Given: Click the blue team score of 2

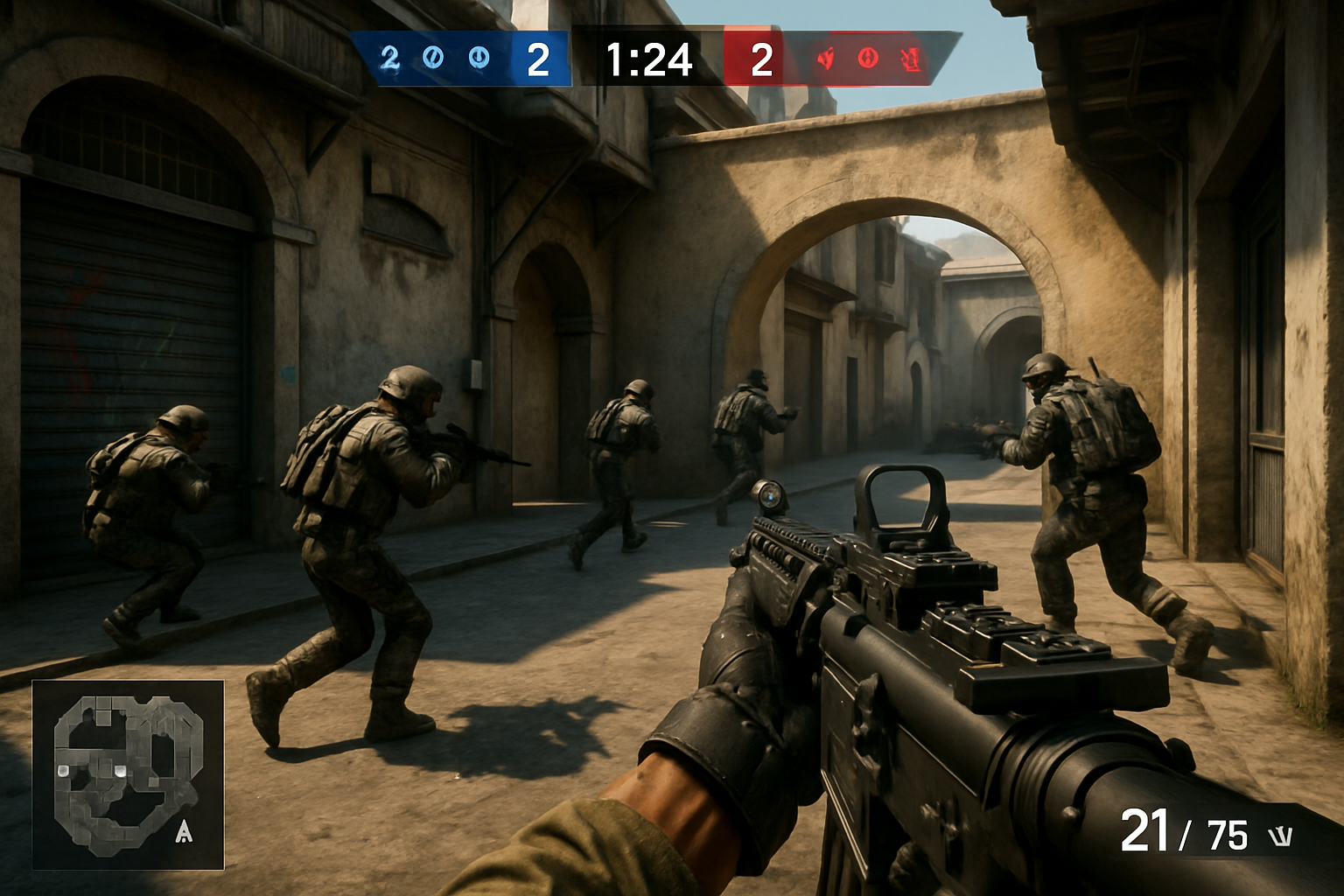Looking at the screenshot, I should [x=537, y=59].
